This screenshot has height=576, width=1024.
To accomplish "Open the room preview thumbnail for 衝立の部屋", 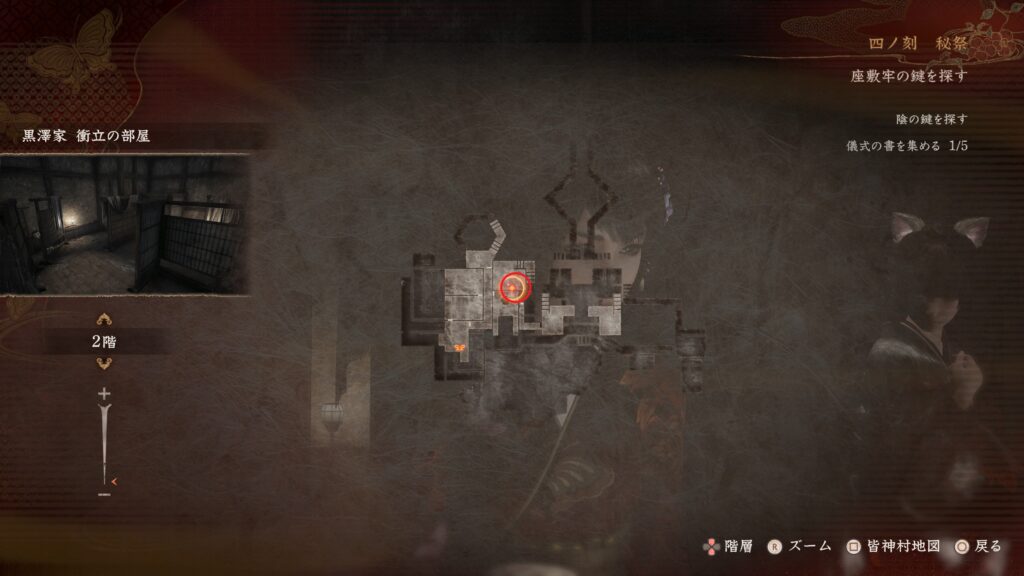I will [124, 224].
